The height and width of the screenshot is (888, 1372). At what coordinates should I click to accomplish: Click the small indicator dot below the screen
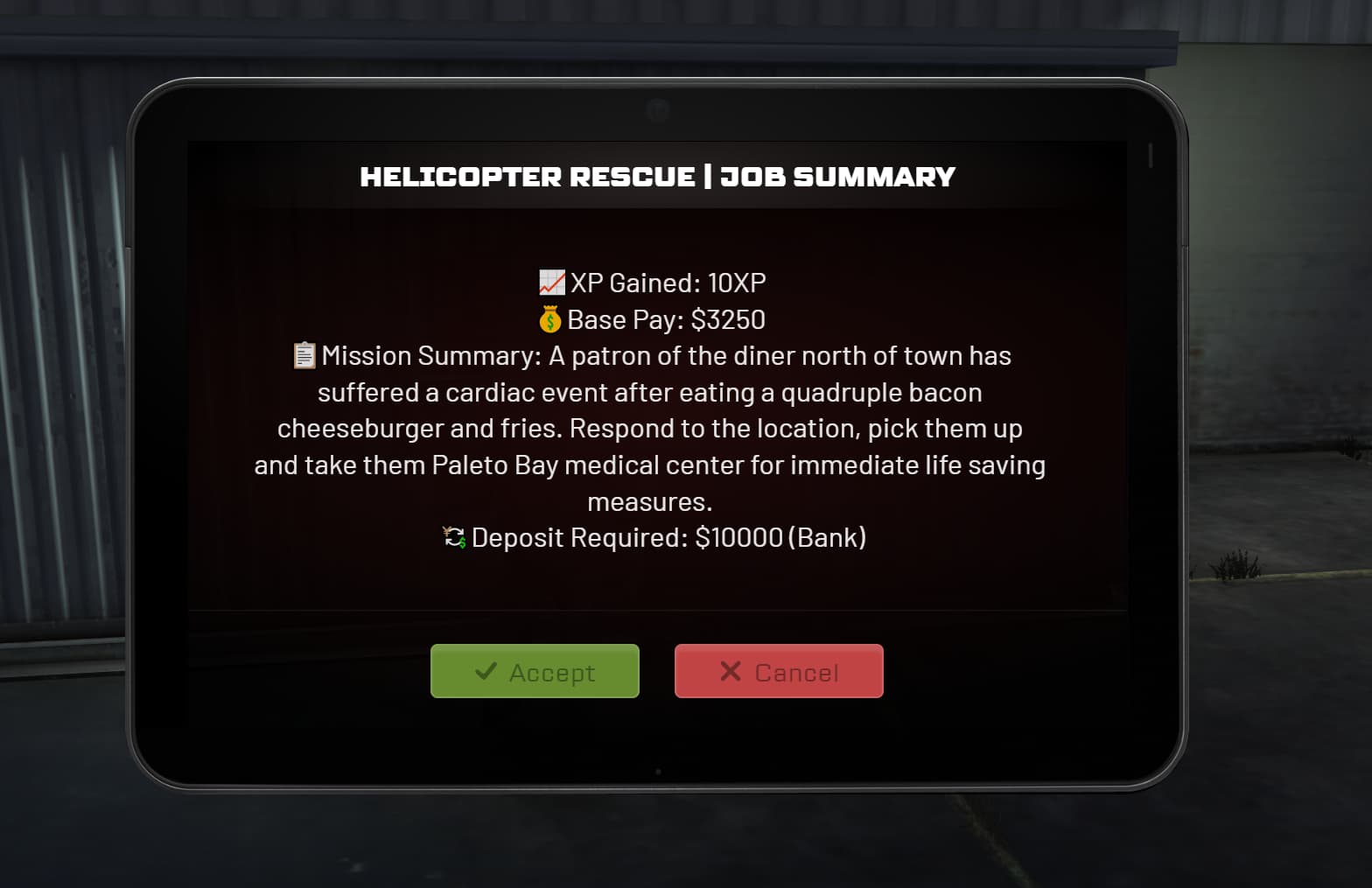pos(656,772)
